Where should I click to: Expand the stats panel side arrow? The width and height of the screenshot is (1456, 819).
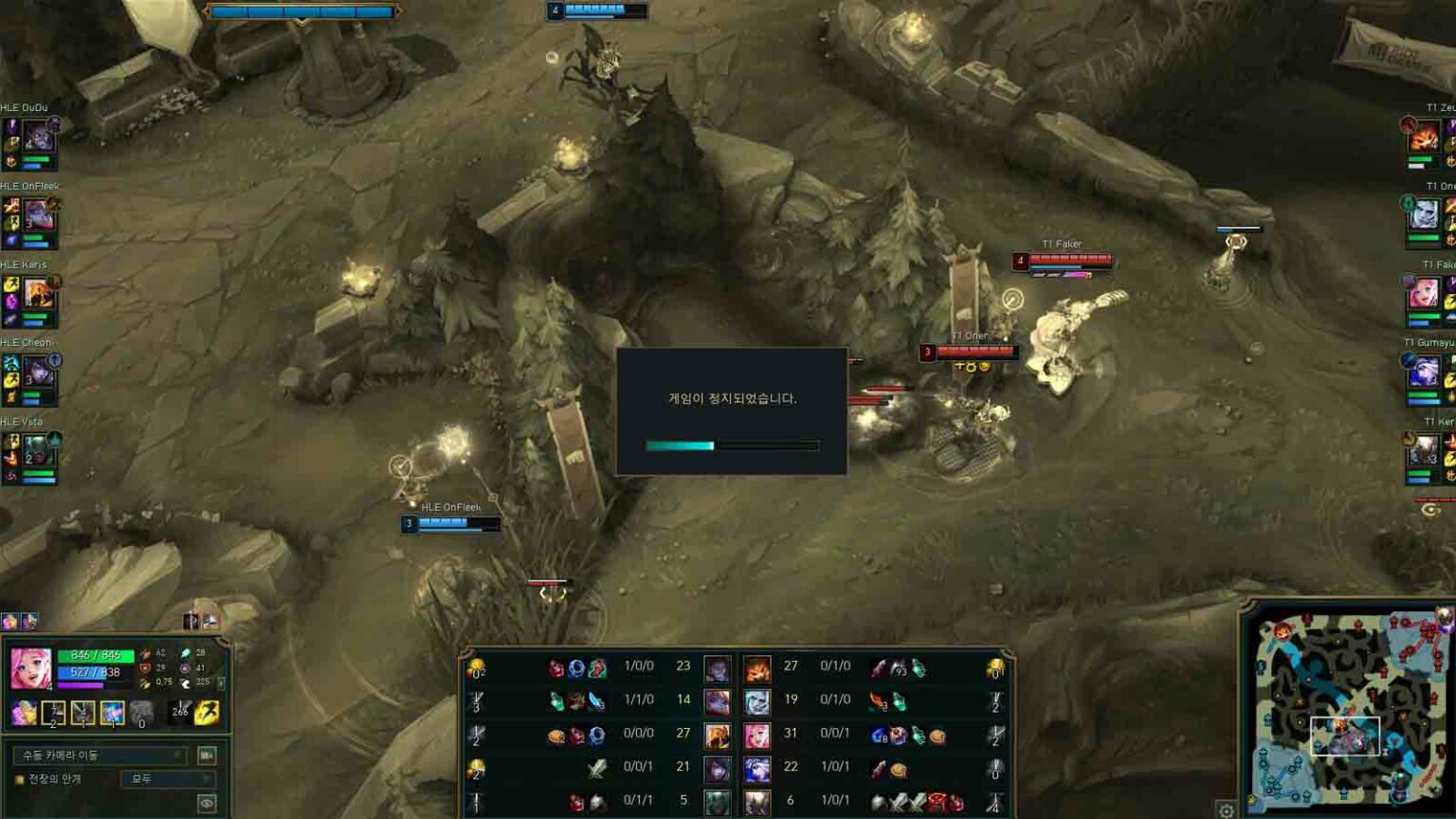220,682
